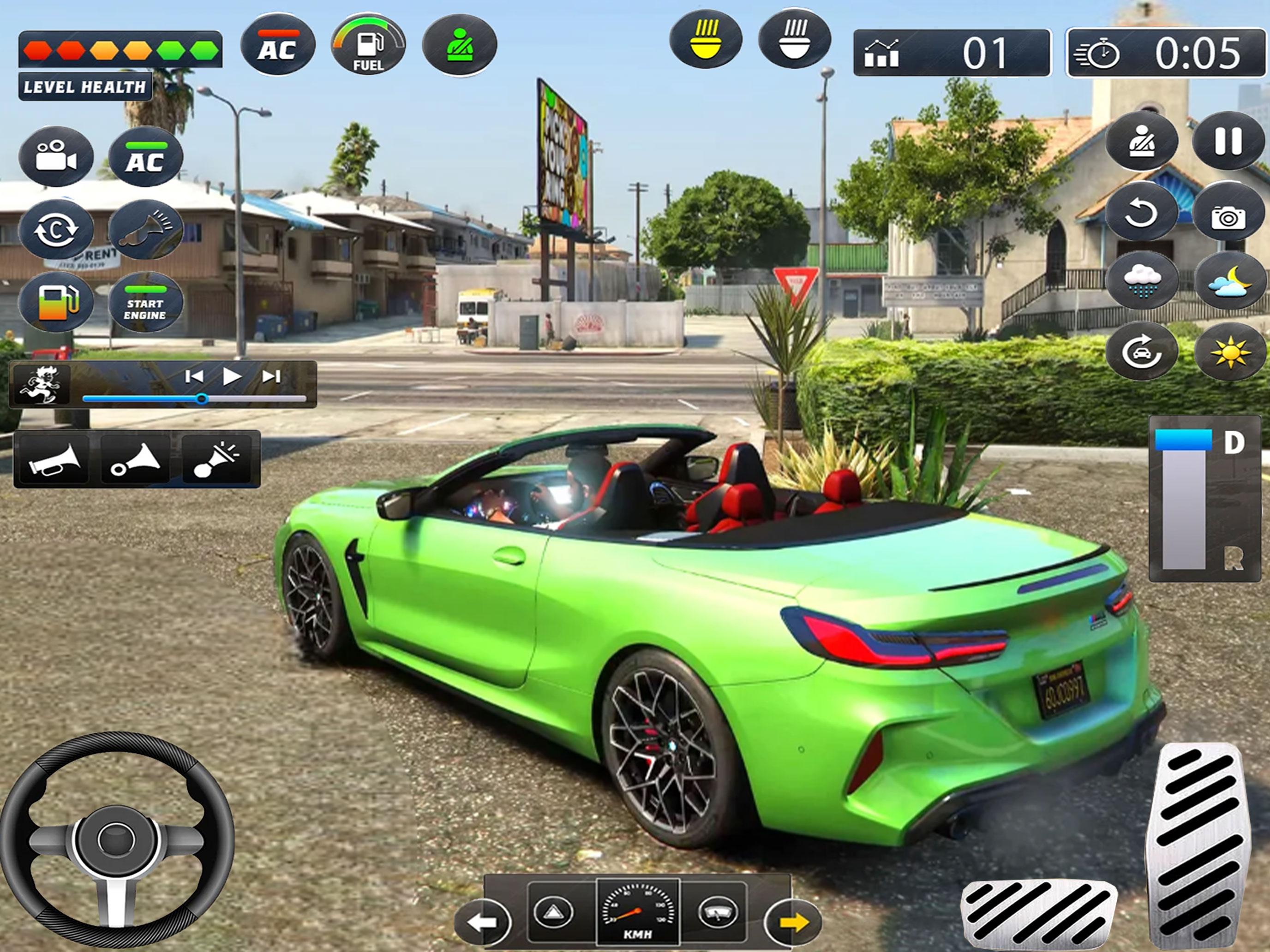
Task: Switch view with the video camera icon
Action: pyautogui.click(x=56, y=156)
